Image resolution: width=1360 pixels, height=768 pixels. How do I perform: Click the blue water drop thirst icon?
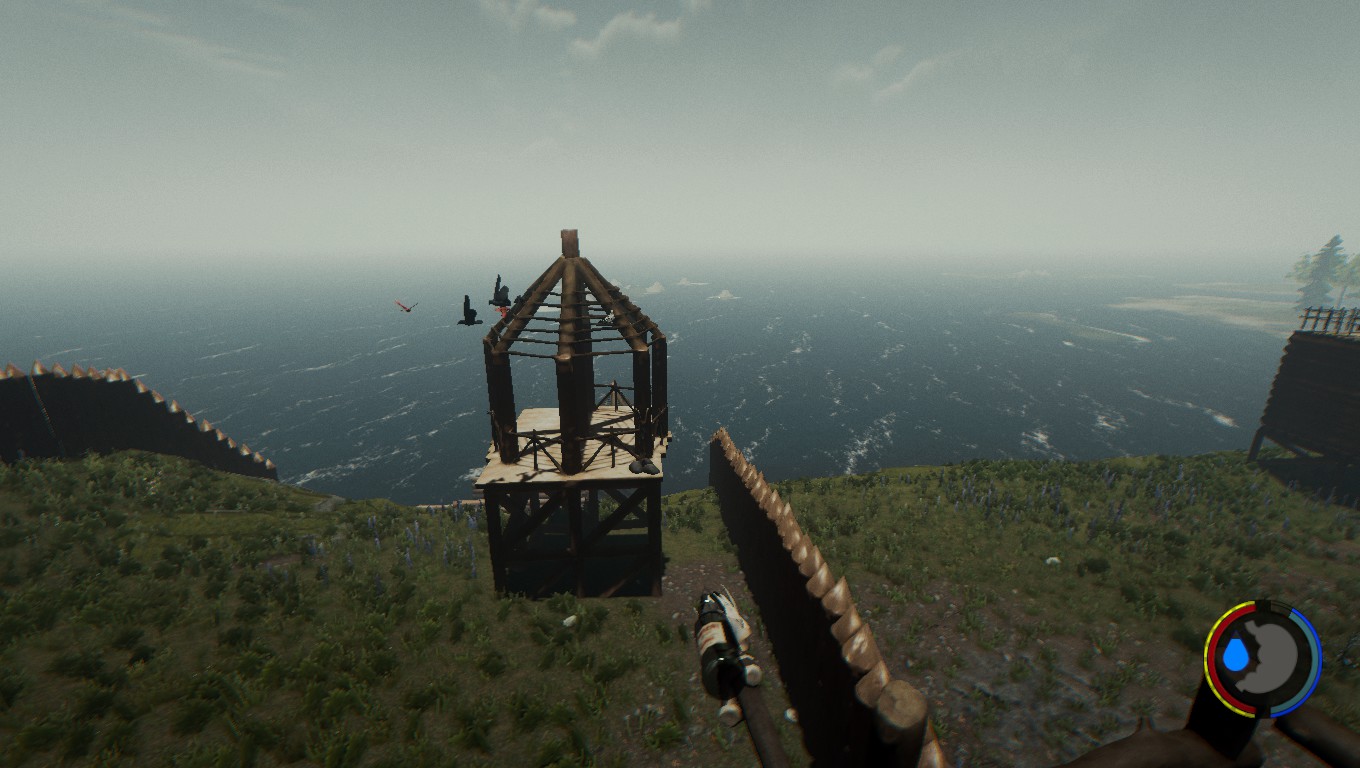coord(1236,656)
